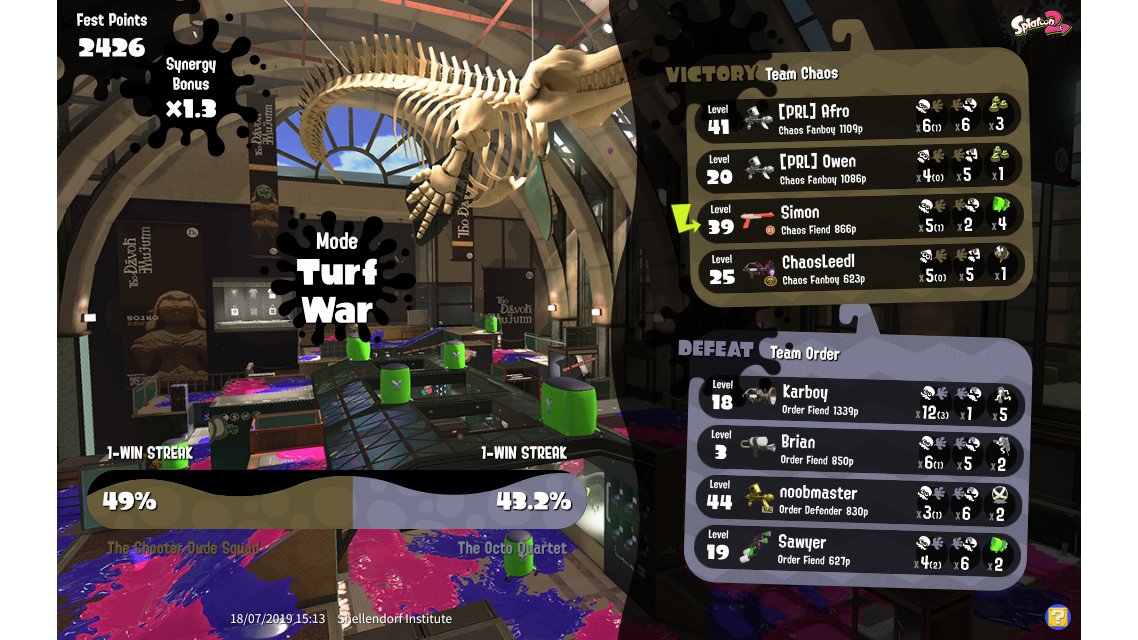The height and width of the screenshot is (640, 1138).
Task: Click the yellow question mark help icon
Action: [x=1056, y=616]
